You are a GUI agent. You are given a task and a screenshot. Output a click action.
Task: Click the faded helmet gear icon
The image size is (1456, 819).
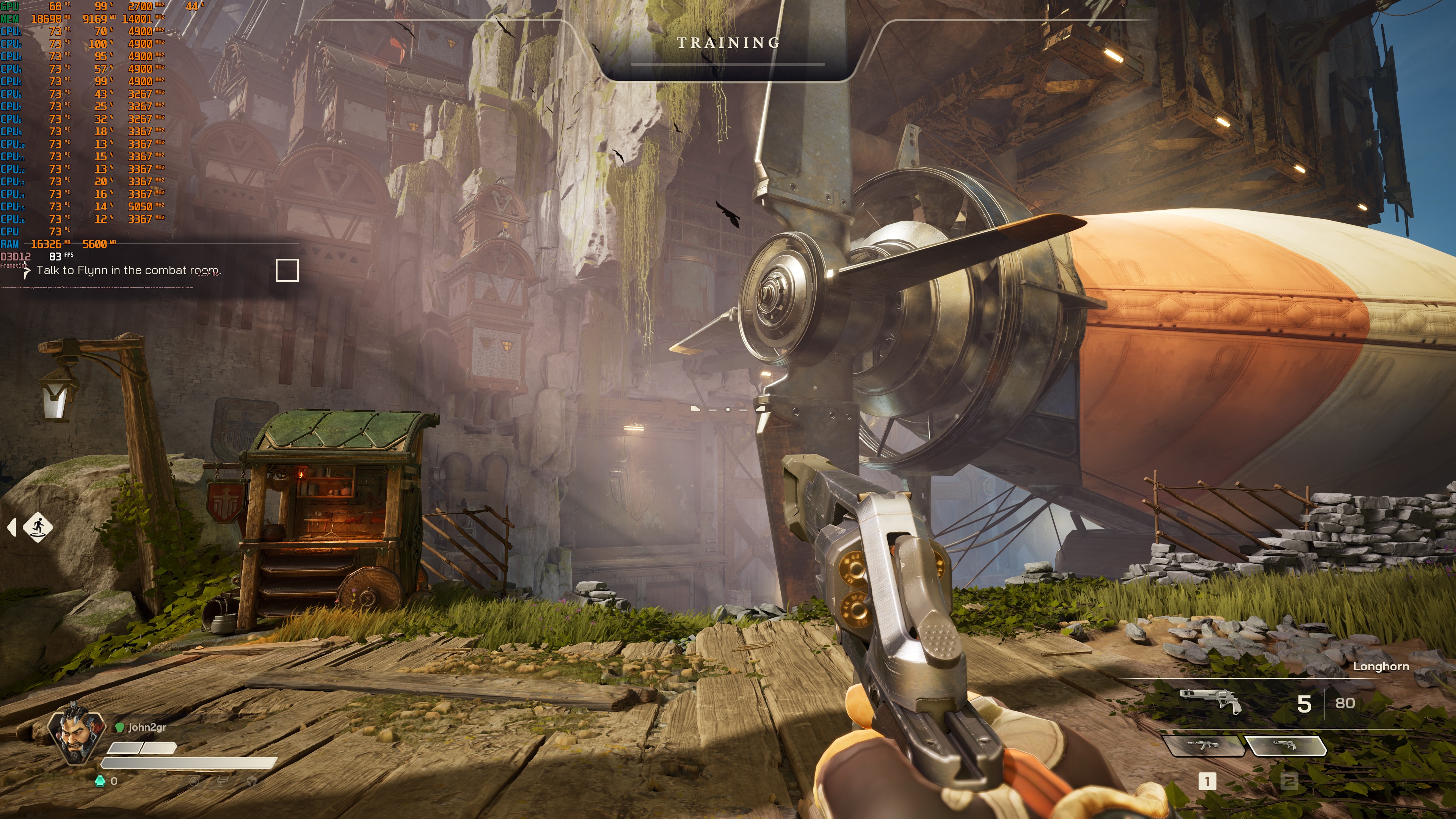click(251, 781)
